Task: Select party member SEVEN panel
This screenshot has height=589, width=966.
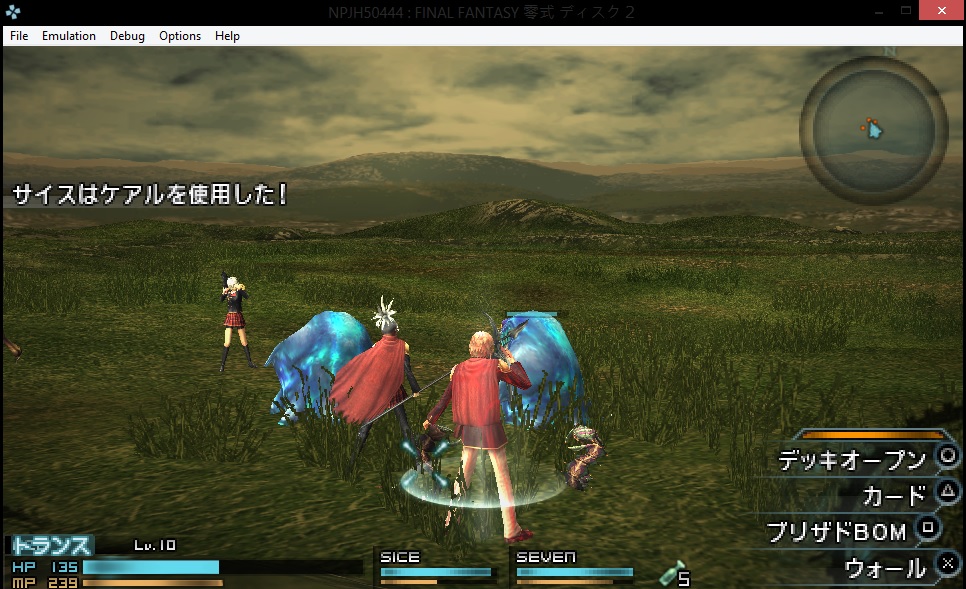Action: tap(573, 568)
